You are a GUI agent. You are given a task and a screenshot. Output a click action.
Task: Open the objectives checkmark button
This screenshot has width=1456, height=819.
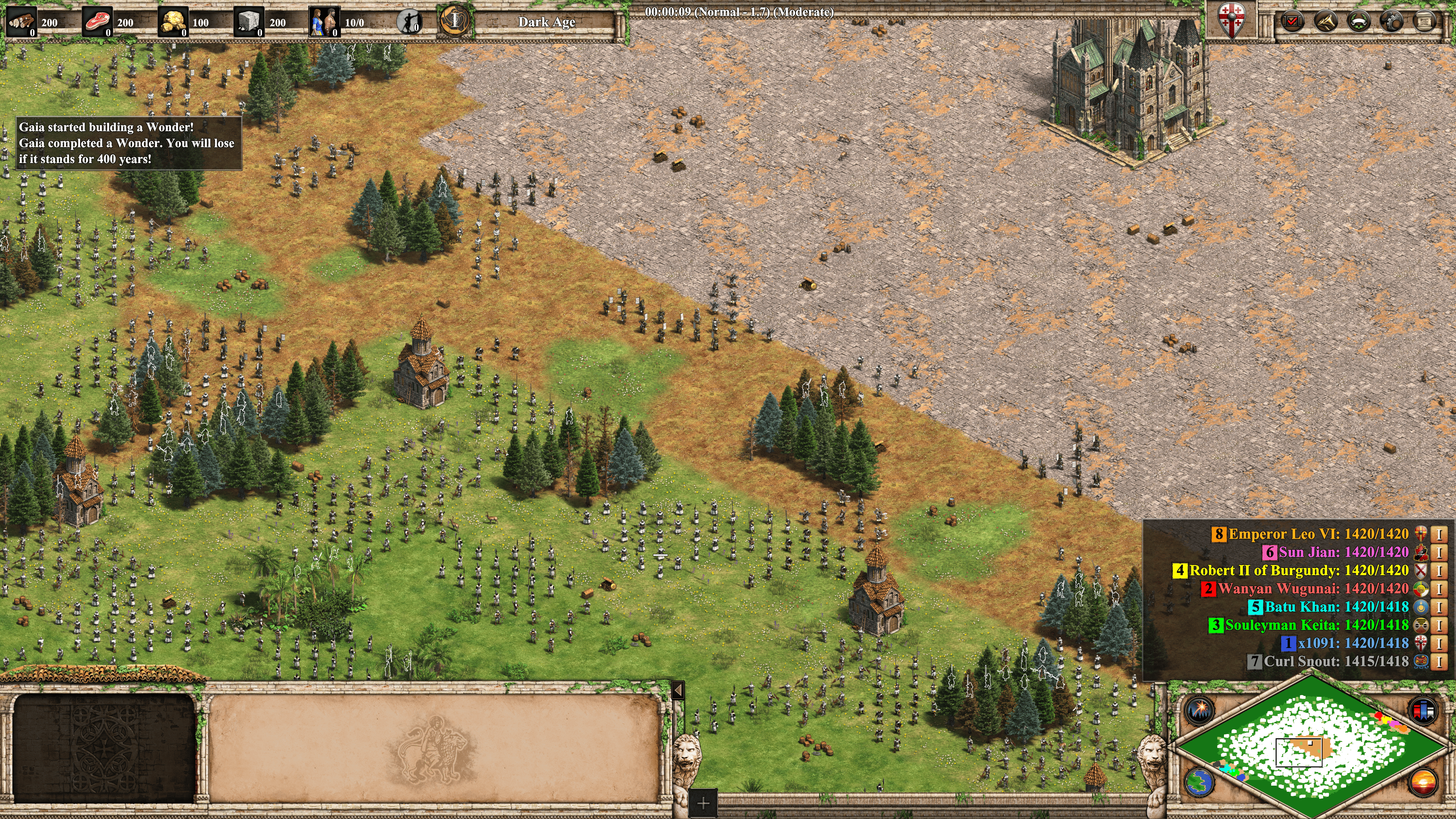[x=1292, y=22]
